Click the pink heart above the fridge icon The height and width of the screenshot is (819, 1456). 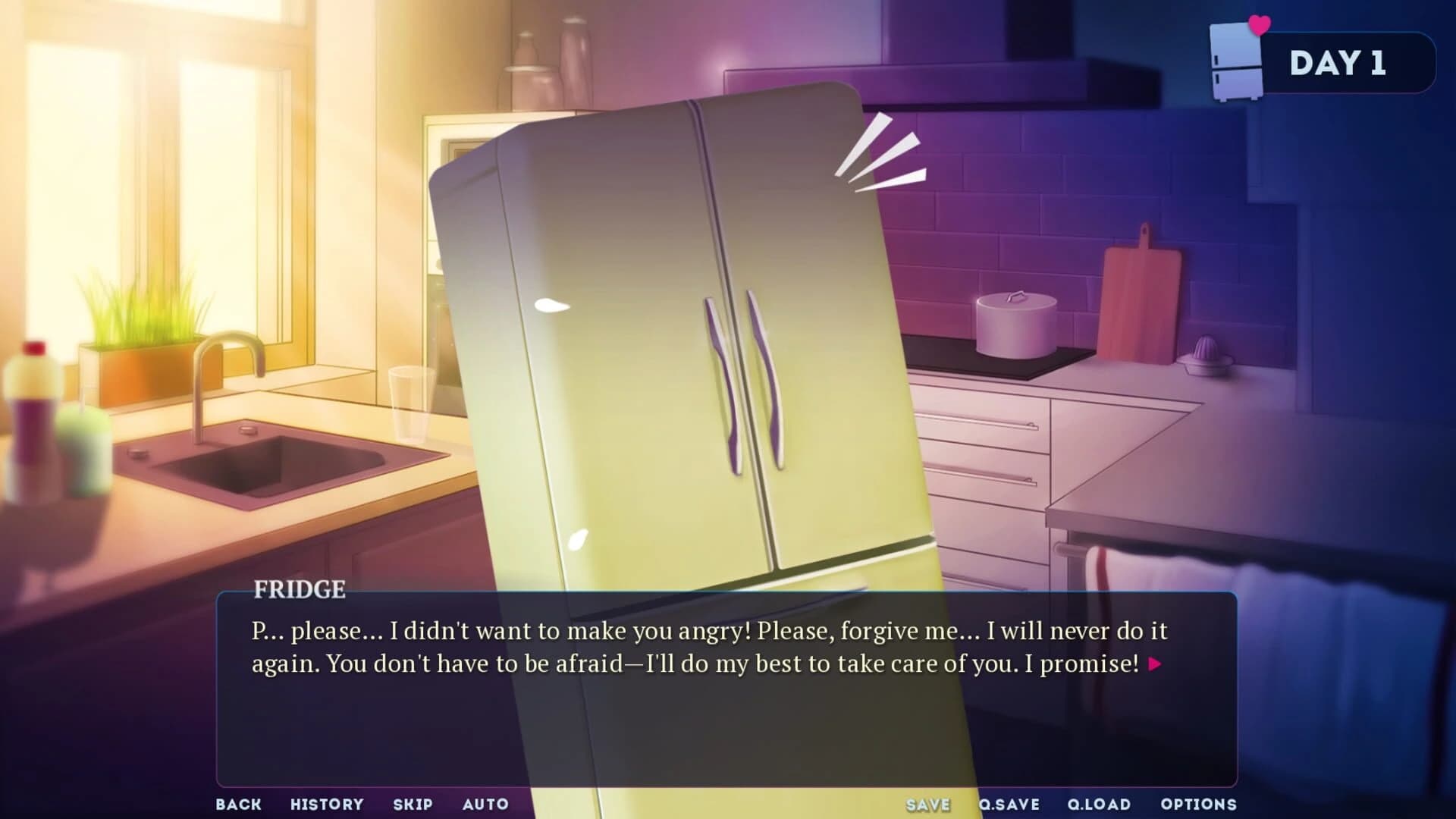(x=1258, y=24)
